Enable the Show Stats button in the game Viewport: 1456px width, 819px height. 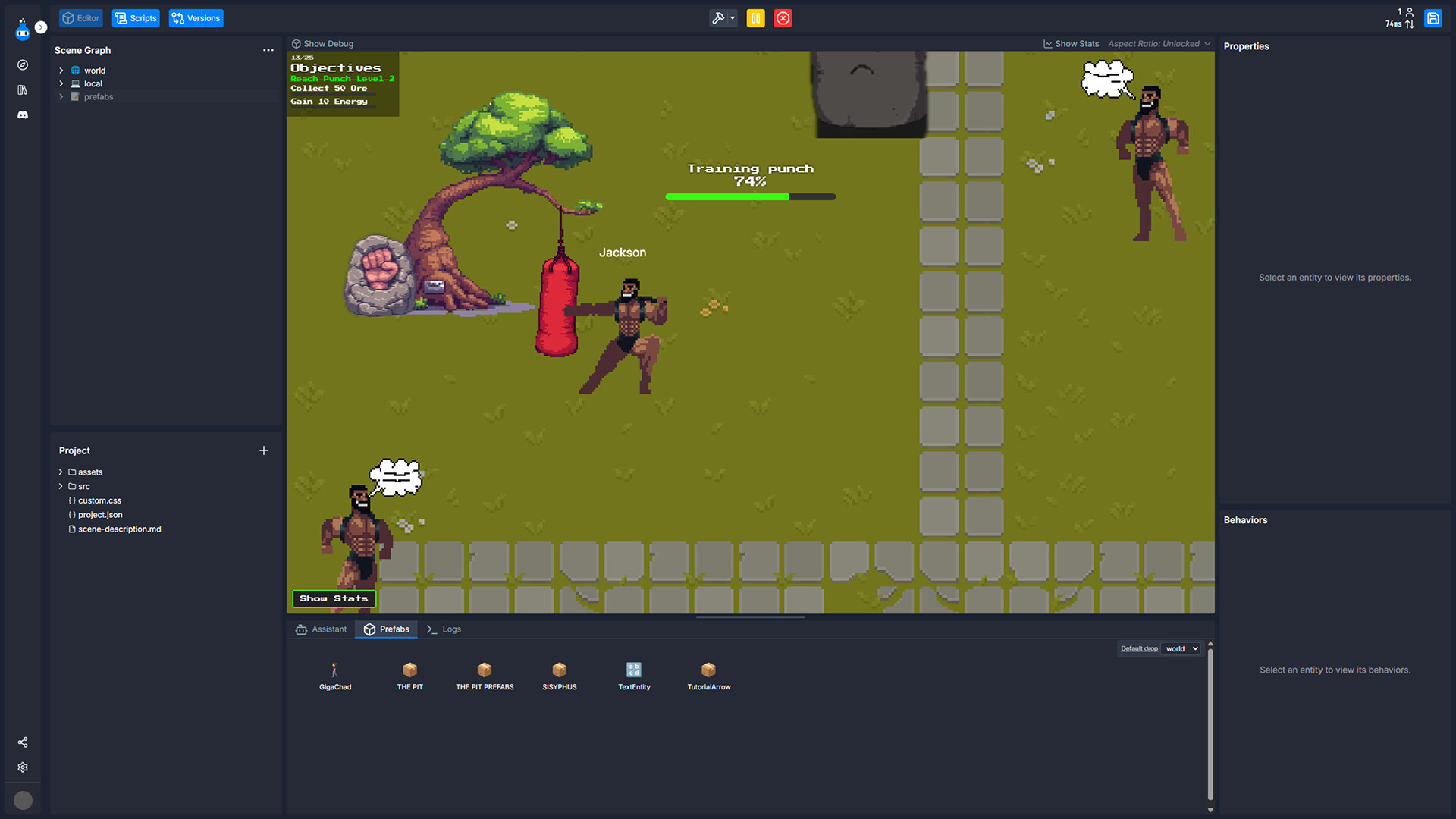pos(334,598)
